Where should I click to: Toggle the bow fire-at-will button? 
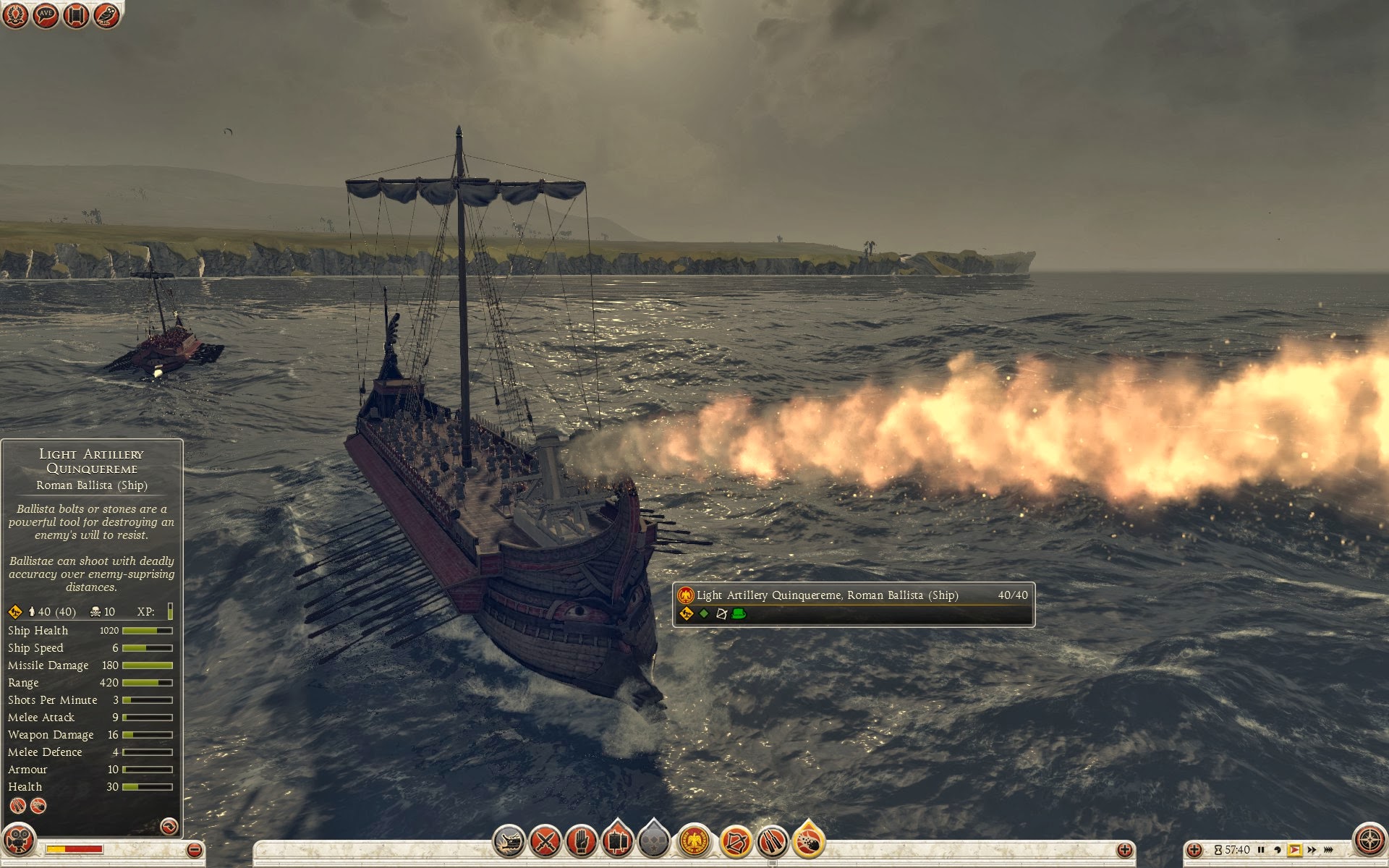(x=736, y=841)
